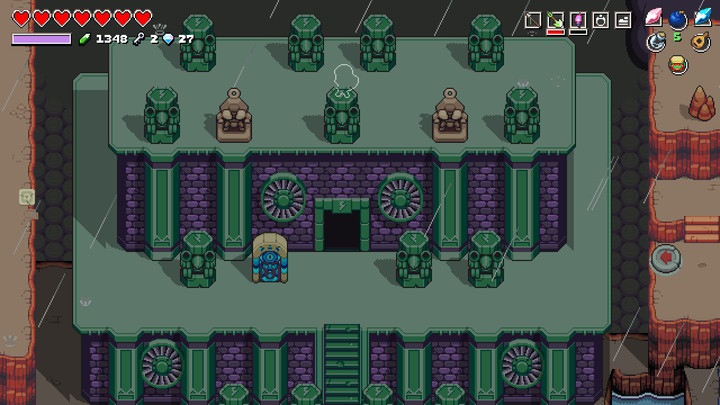
Task: Use the pink crystal item
Action: tap(655, 17)
